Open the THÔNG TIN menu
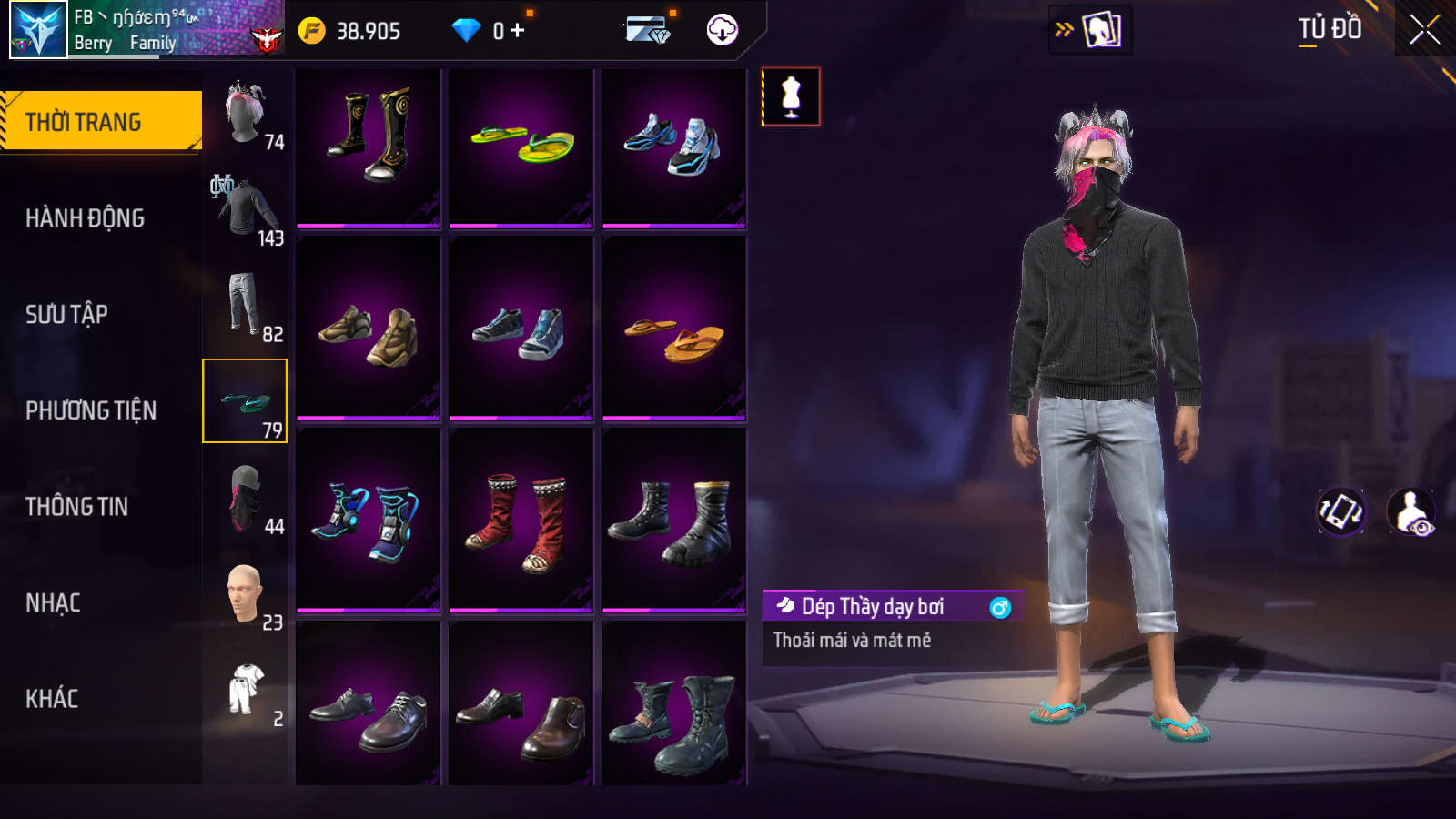Viewport: 1456px width, 819px height. [x=76, y=506]
